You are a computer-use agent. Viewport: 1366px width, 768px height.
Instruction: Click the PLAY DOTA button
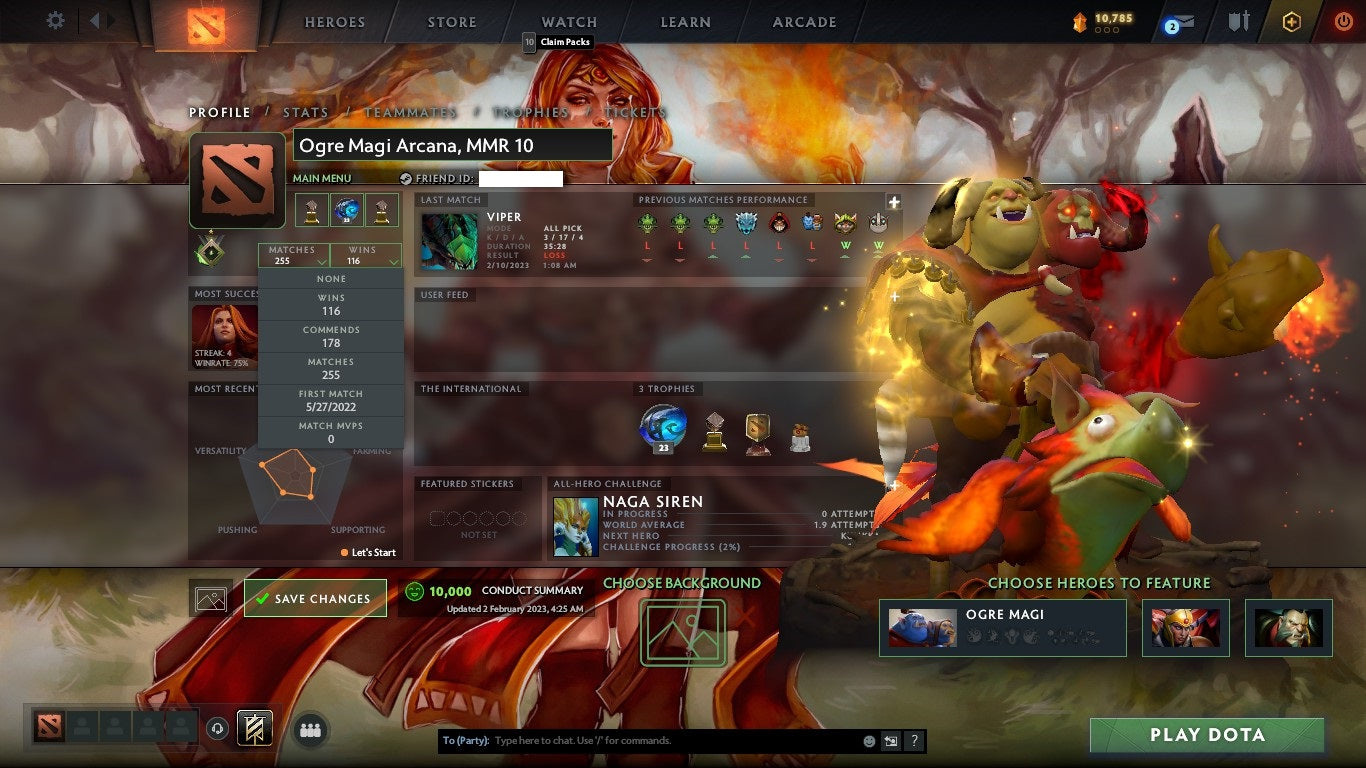point(1207,735)
